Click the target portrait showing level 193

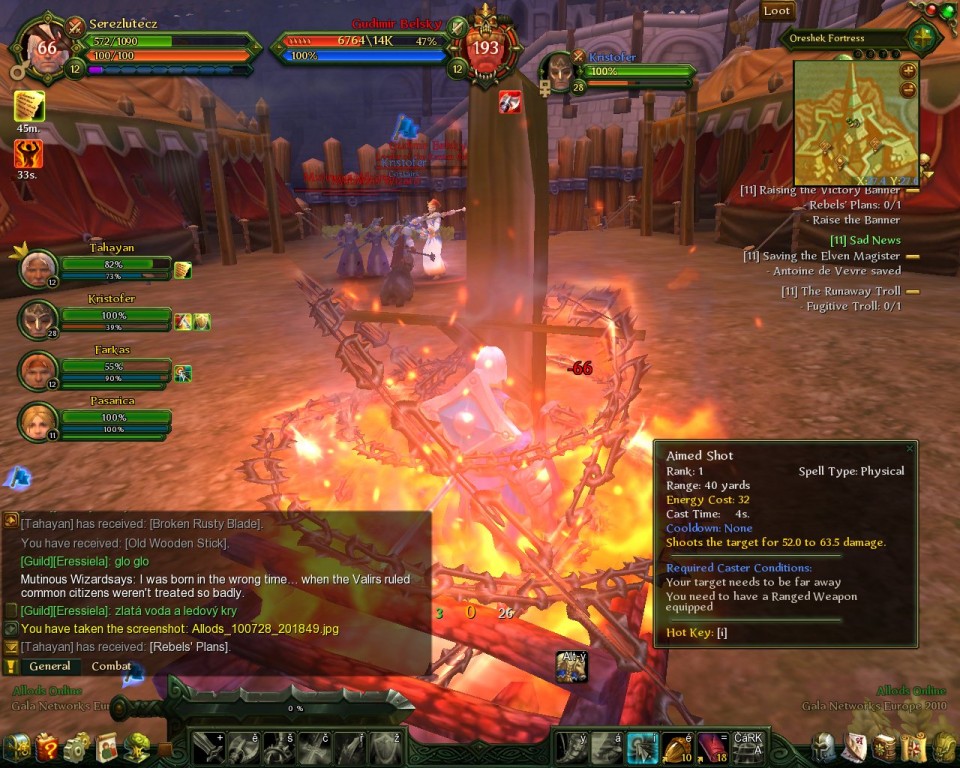[486, 48]
